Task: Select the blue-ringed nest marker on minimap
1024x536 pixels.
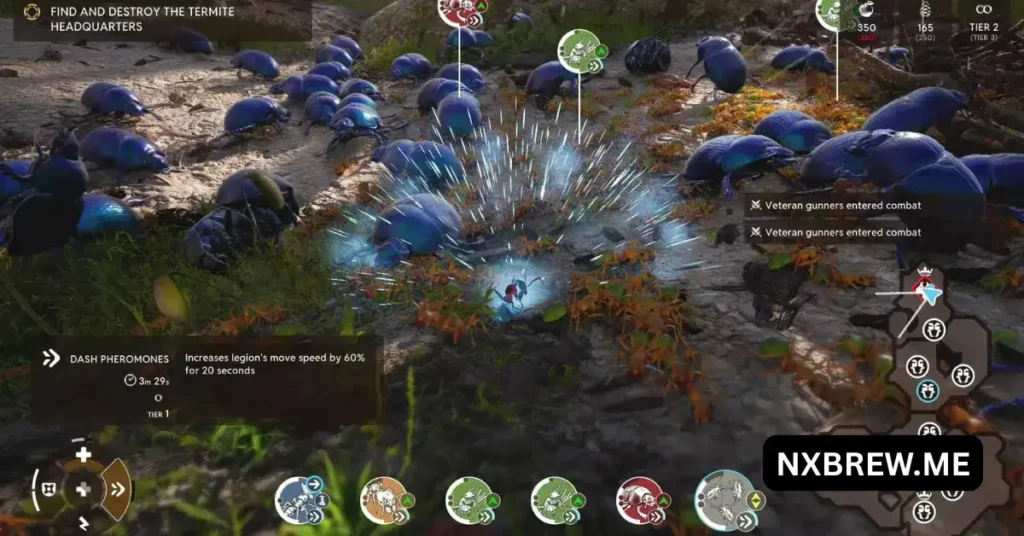Action: [928, 389]
